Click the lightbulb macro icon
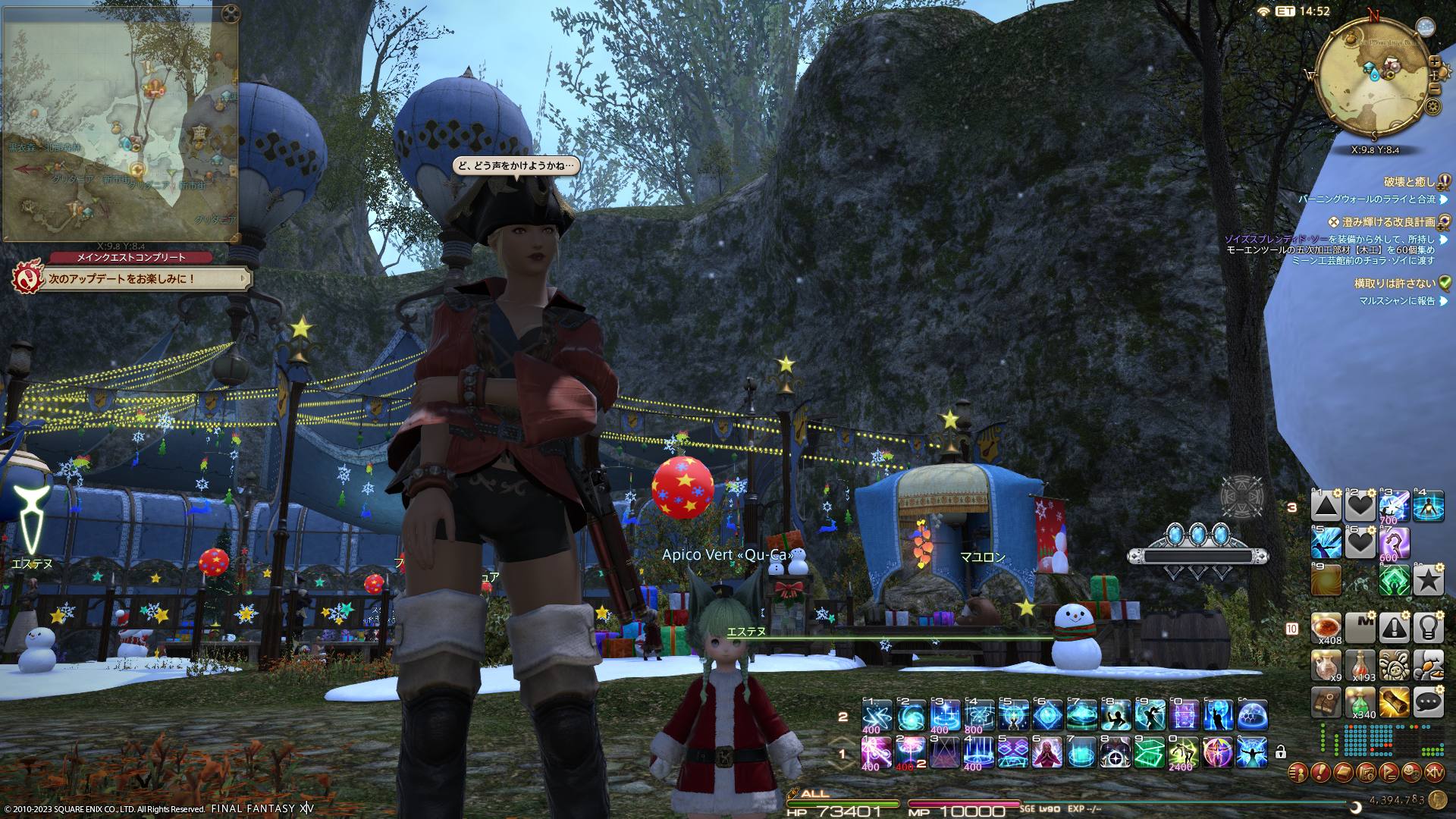1456x819 pixels. pos(1428,628)
